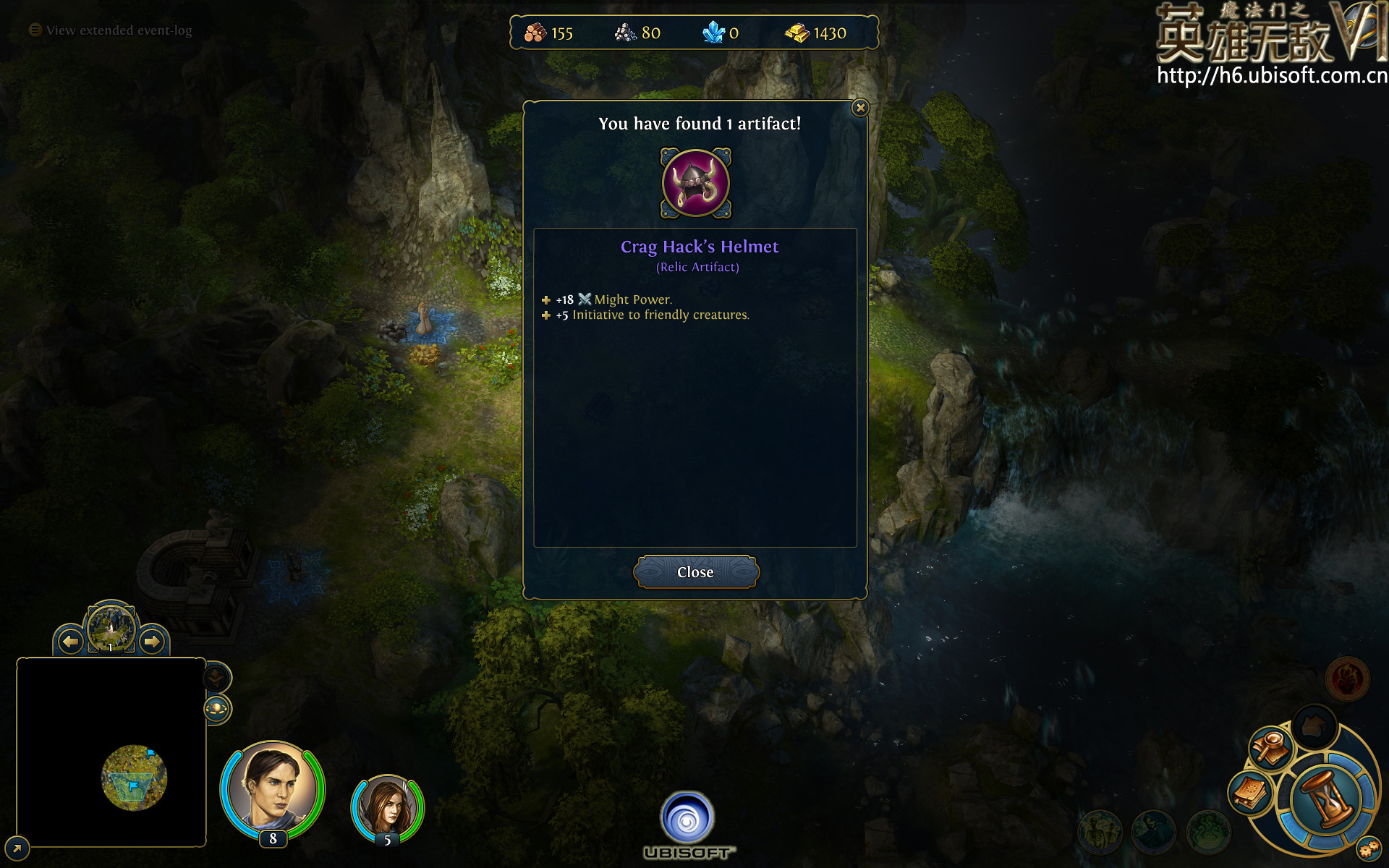Click the flaming fist icon
1389x868 pixels.
1347,679
